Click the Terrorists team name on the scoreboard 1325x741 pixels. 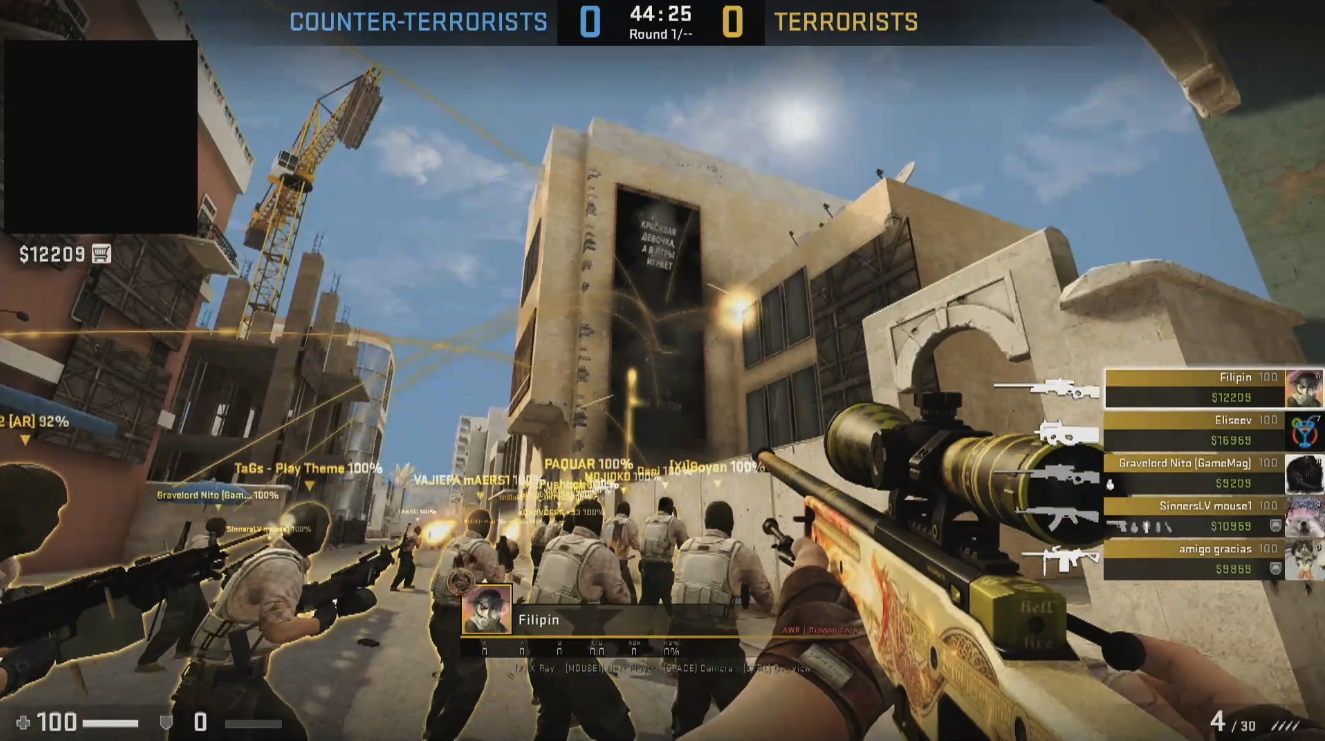(x=846, y=22)
